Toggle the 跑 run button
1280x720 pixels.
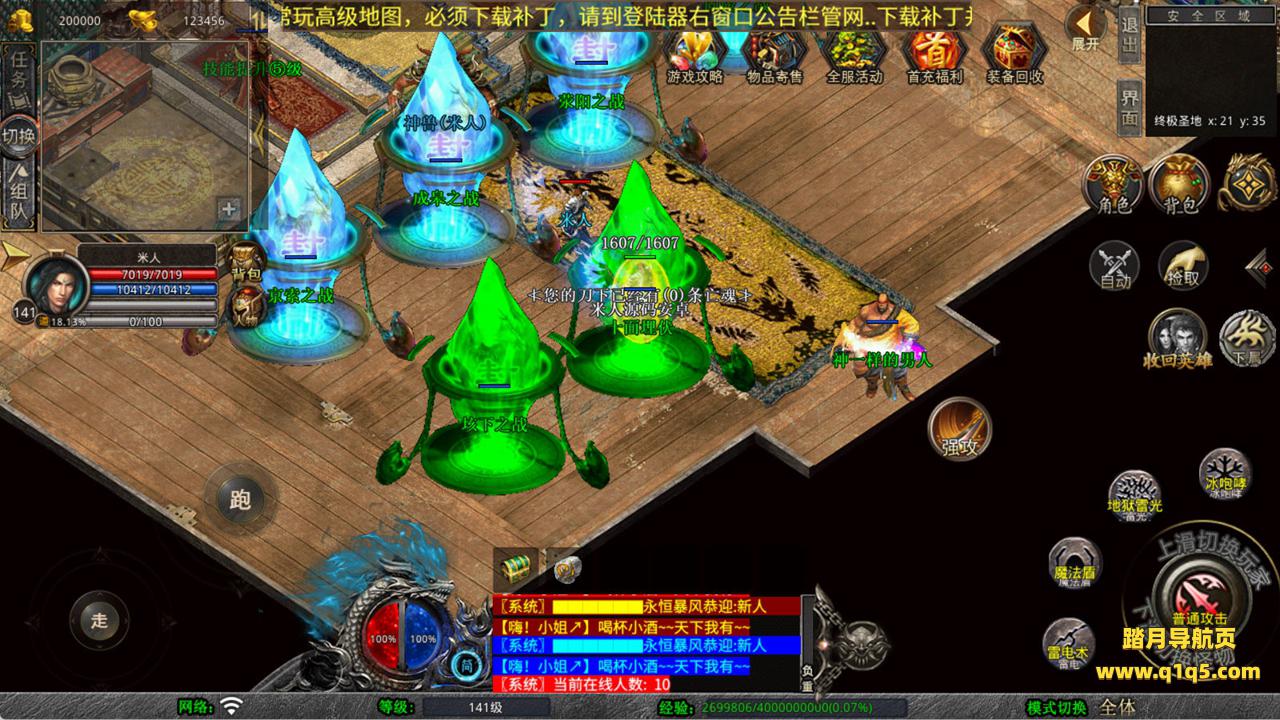tap(240, 499)
